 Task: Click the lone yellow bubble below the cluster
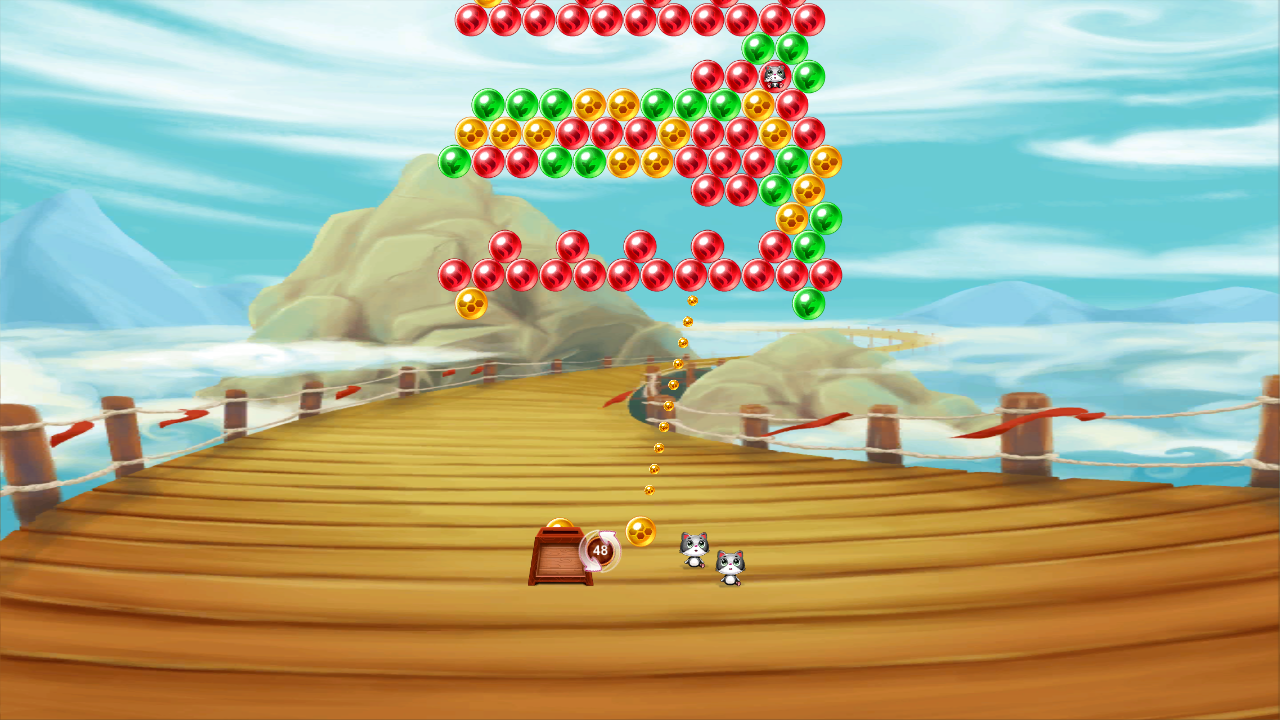pyautogui.click(x=470, y=303)
